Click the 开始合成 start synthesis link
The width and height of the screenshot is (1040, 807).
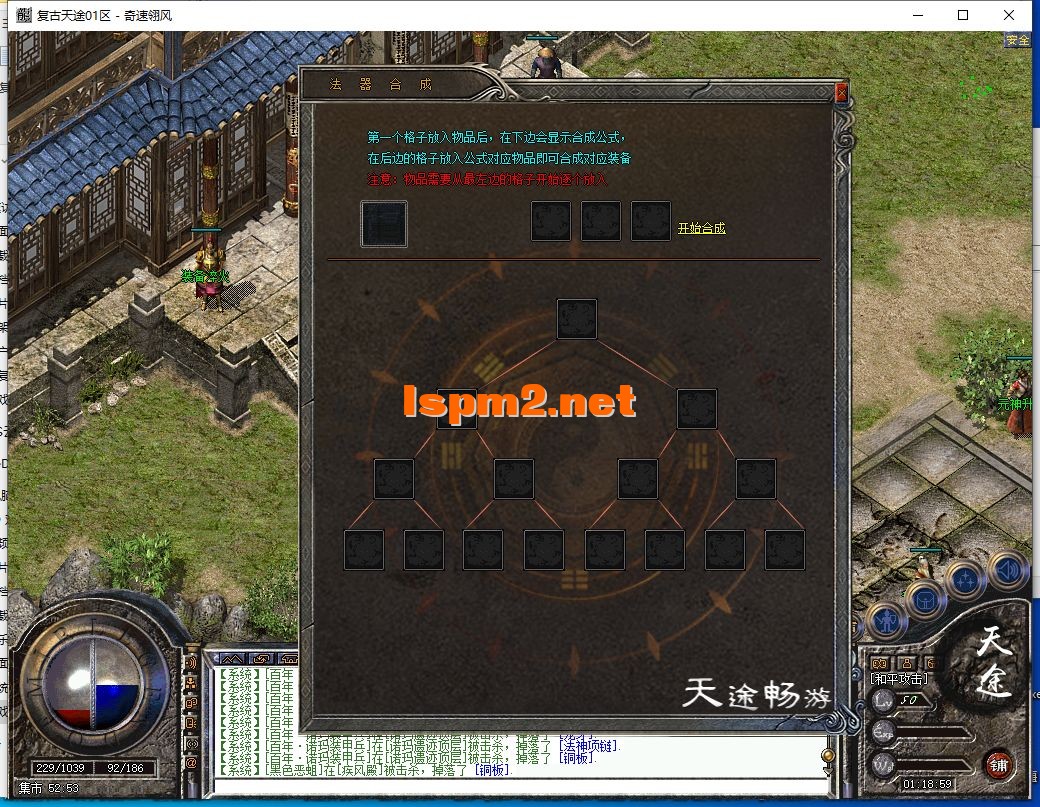pos(701,229)
